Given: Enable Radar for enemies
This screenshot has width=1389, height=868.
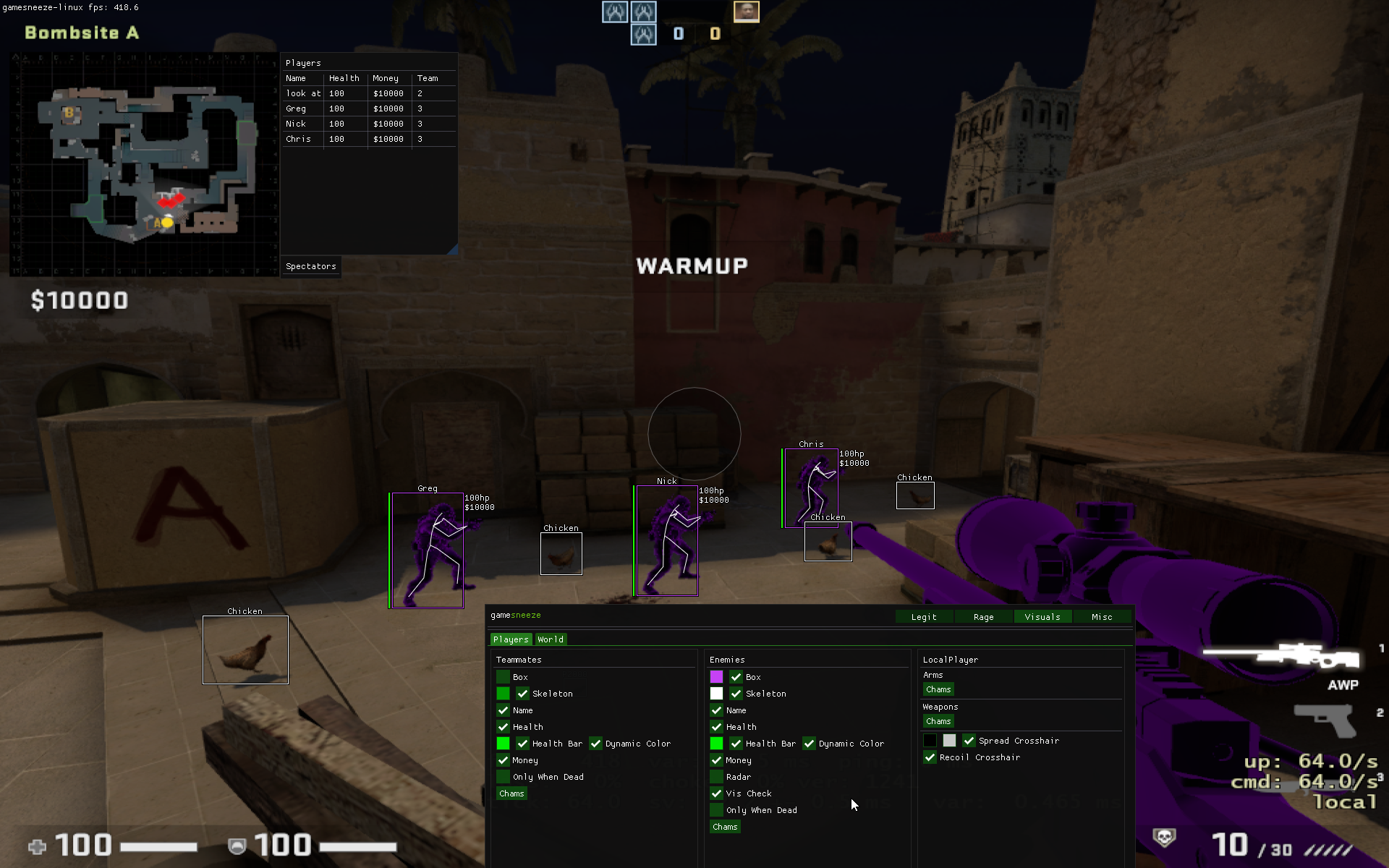Looking at the screenshot, I should point(716,777).
